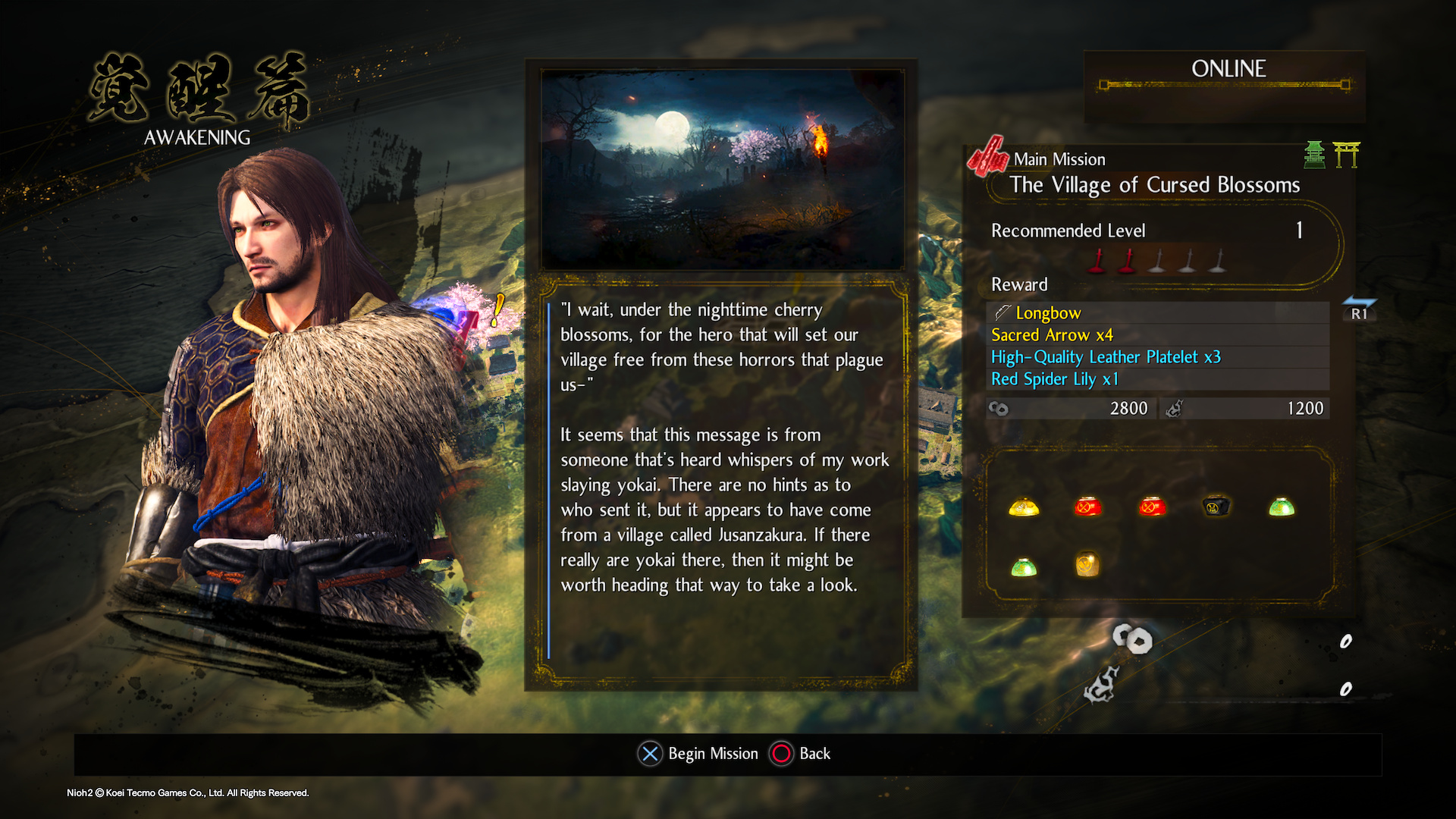Select The Village of Cursed Blossoms title
This screenshot has width=1456, height=819.
coord(1153,184)
